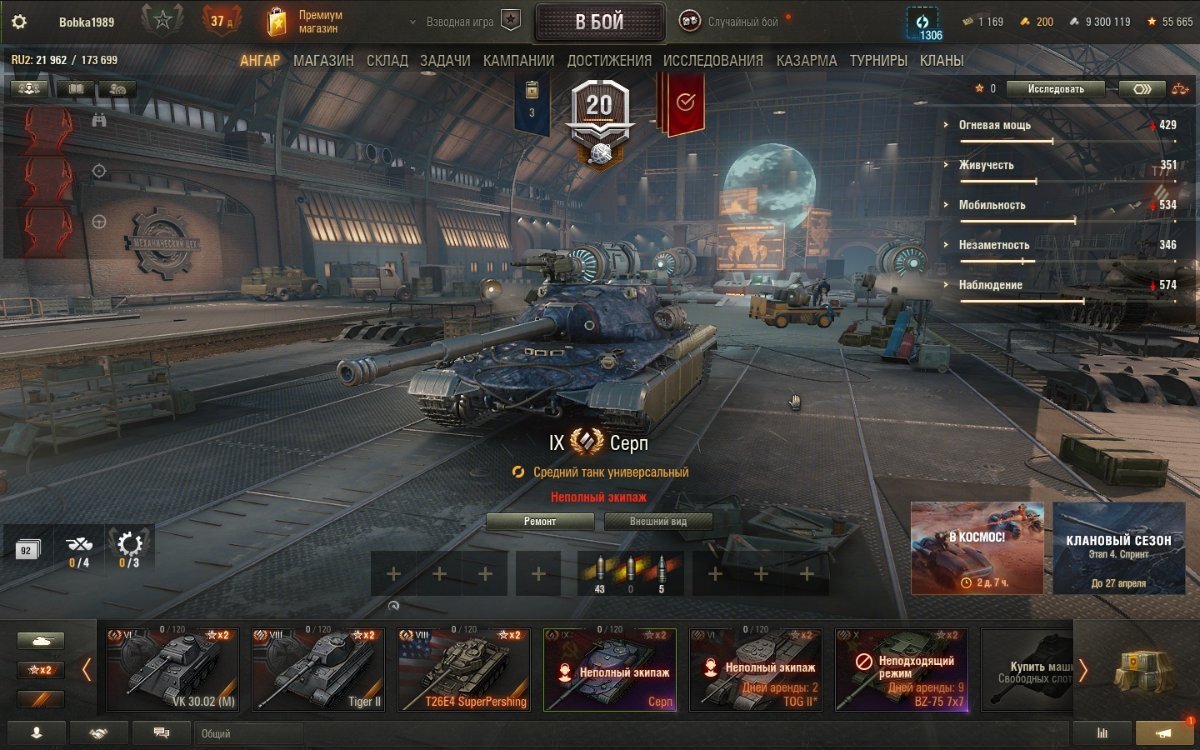Open the КАМПАНИИ tab

tap(518, 61)
